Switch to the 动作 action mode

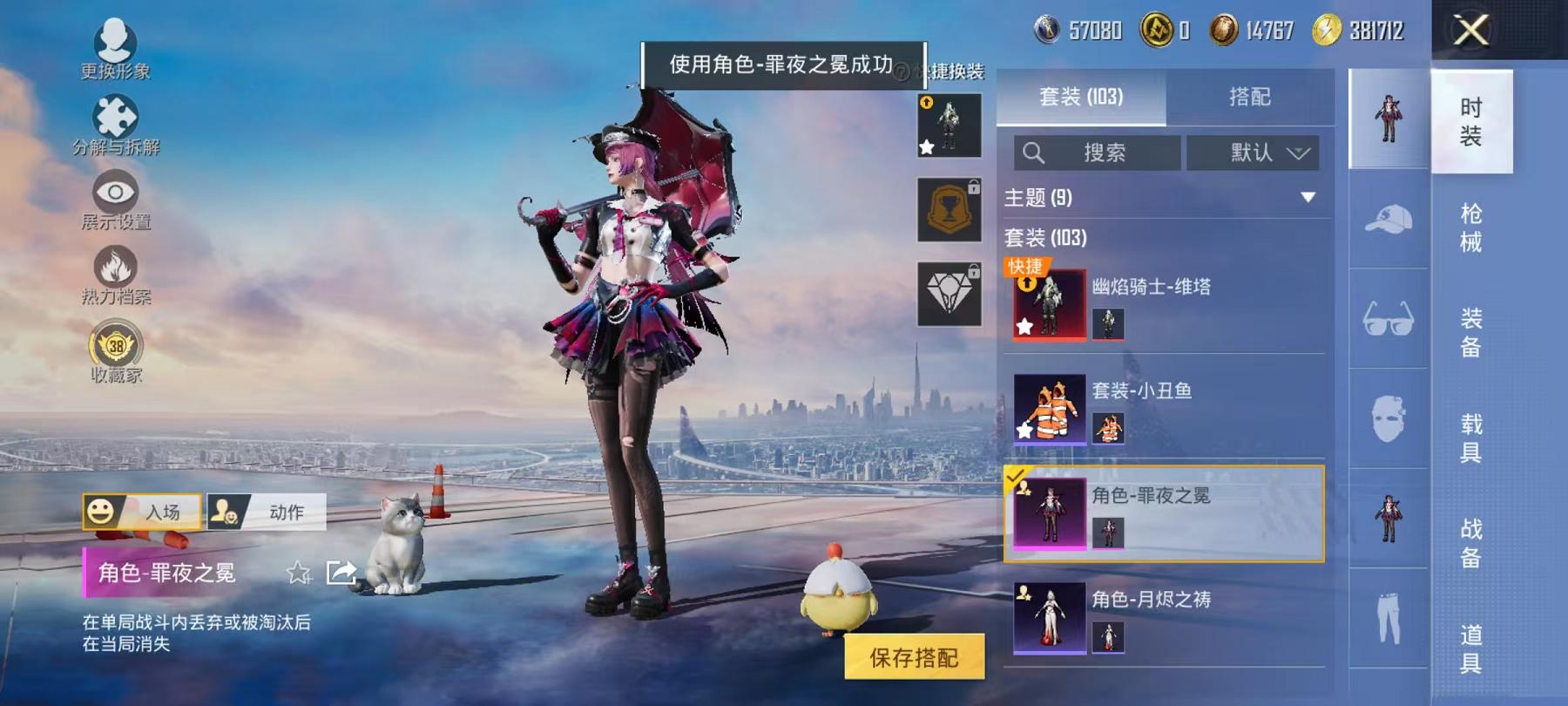267,513
